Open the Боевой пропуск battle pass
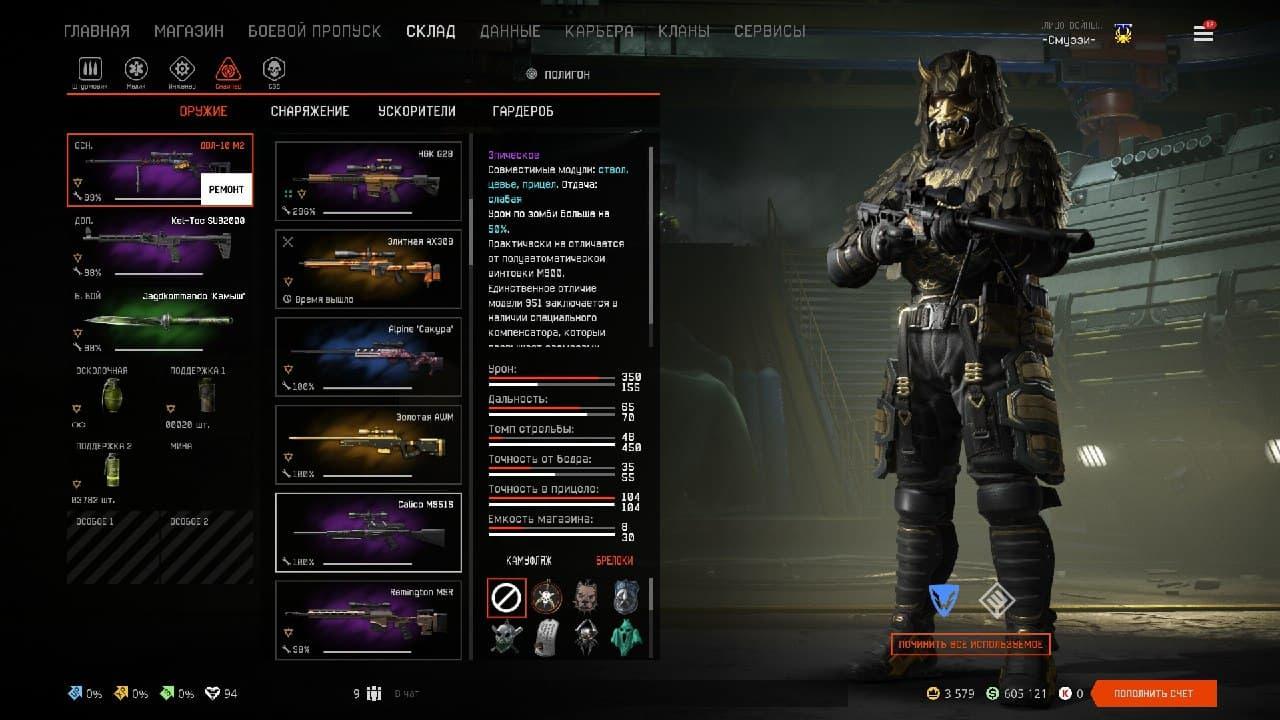Image resolution: width=1280 pixels, height=720 pixels. click(314, 31)
